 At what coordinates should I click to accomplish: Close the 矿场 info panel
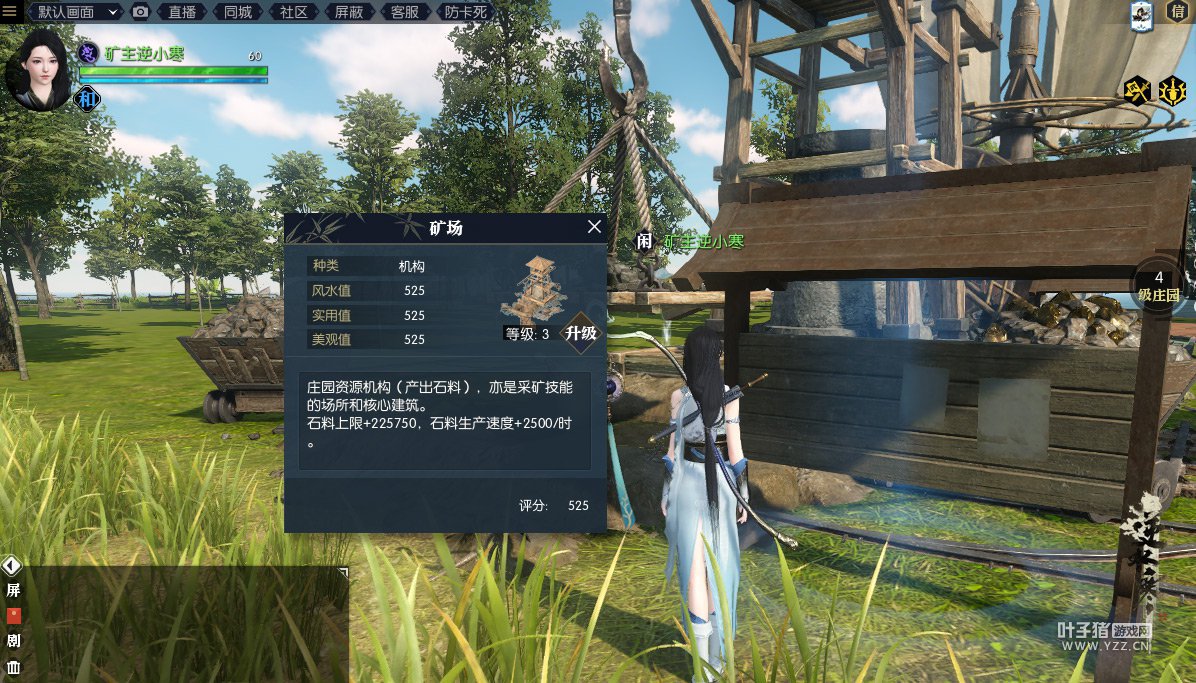pyautogui.click(x=594, y=227)
